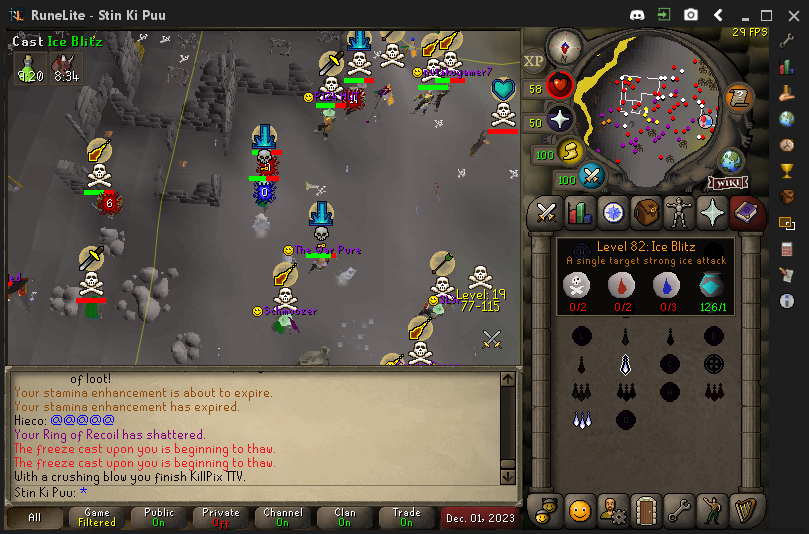The image size is (809, 534).
Task: Click the special attack orb
Action: pos(593,177)
